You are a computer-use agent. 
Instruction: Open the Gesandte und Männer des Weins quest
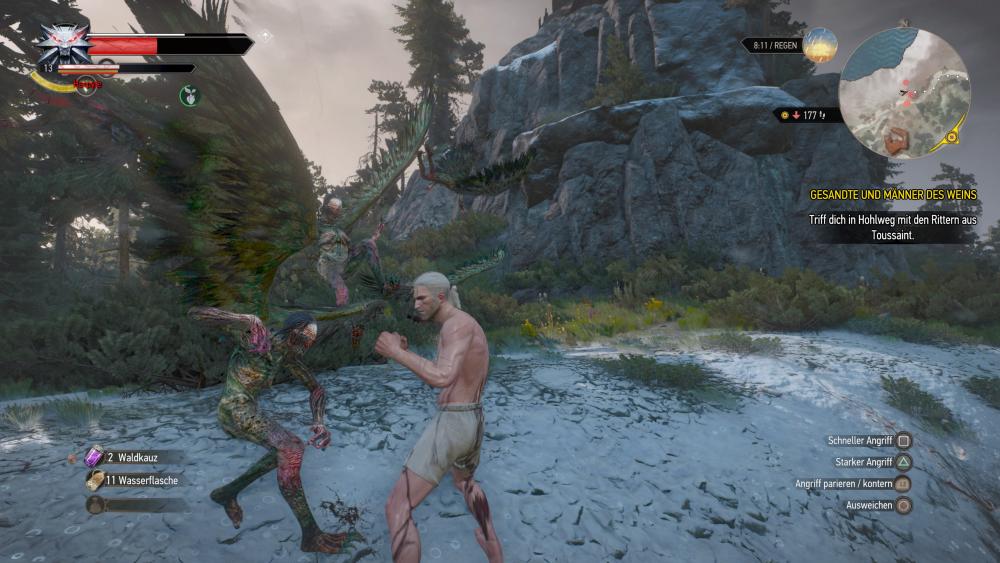pyautogui.click(x=893, y=194)
